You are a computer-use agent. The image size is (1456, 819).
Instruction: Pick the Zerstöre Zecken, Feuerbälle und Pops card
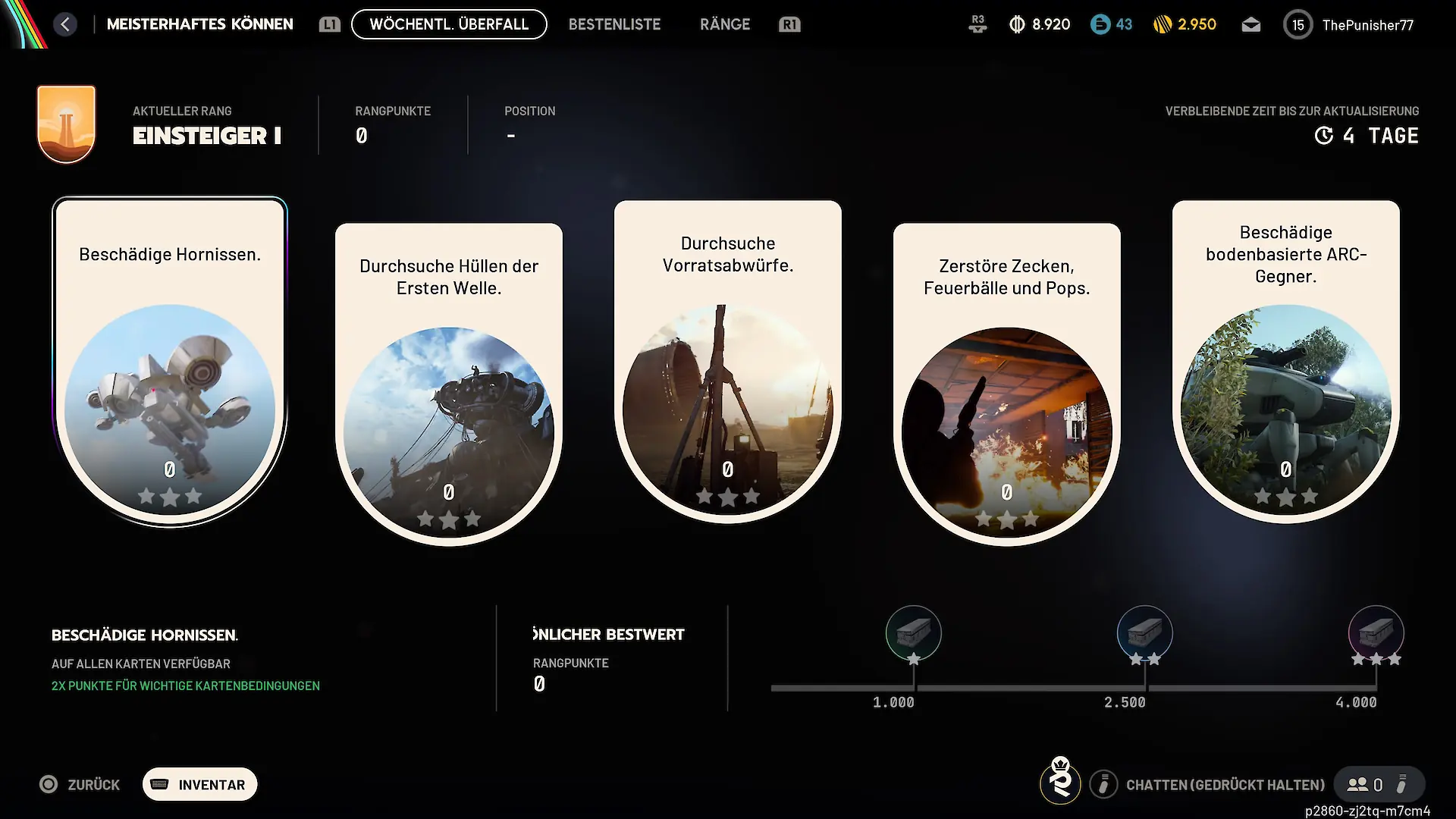click(1007, 384)
